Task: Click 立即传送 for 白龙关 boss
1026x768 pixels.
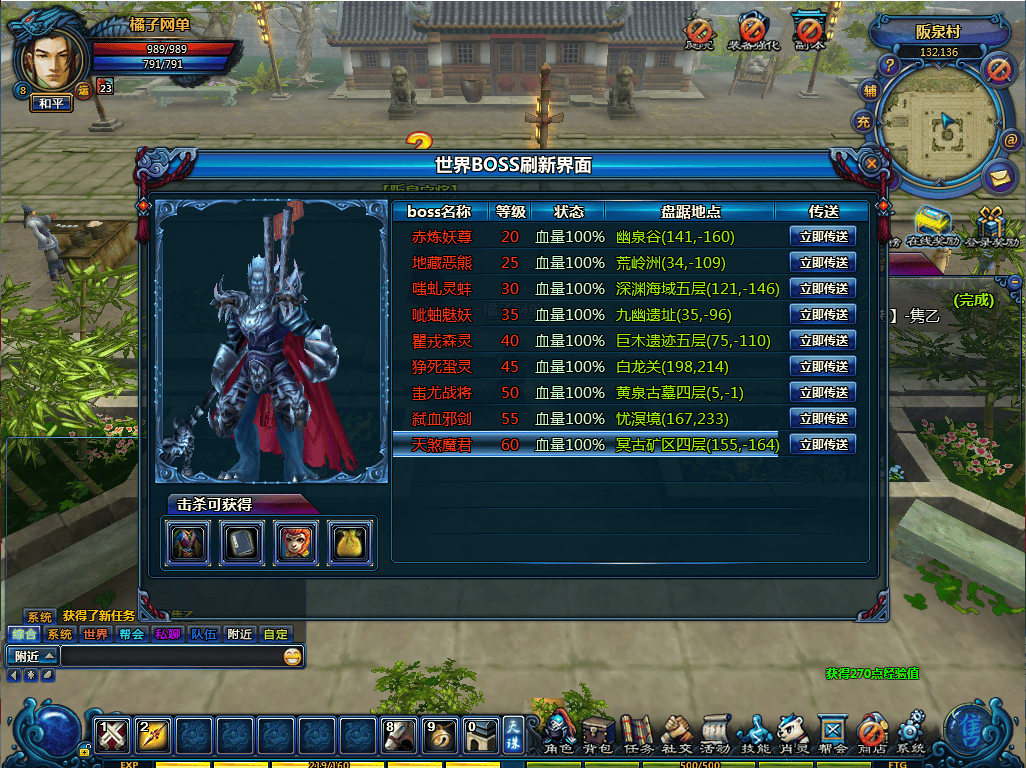Action: [x=823, y=367]
